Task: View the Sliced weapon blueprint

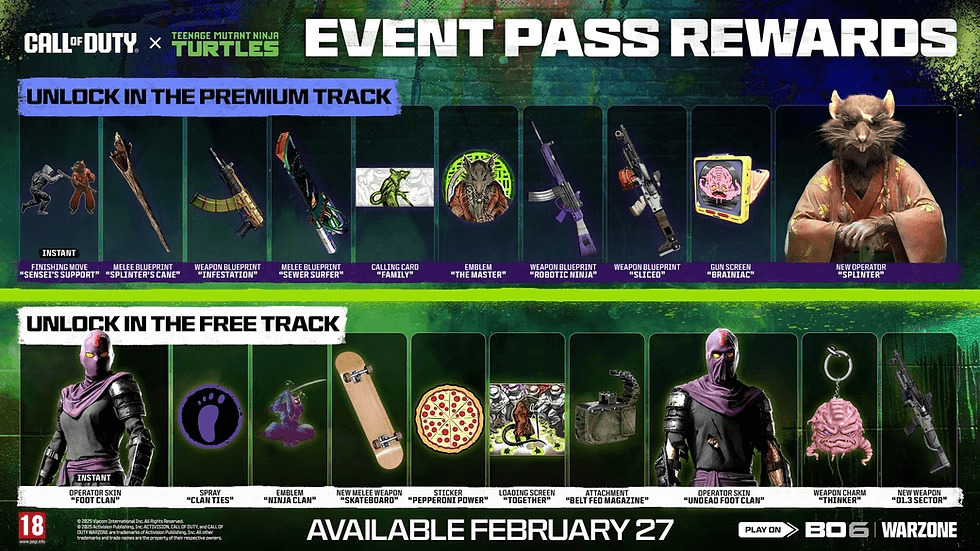Action: (x=645, y=190)
